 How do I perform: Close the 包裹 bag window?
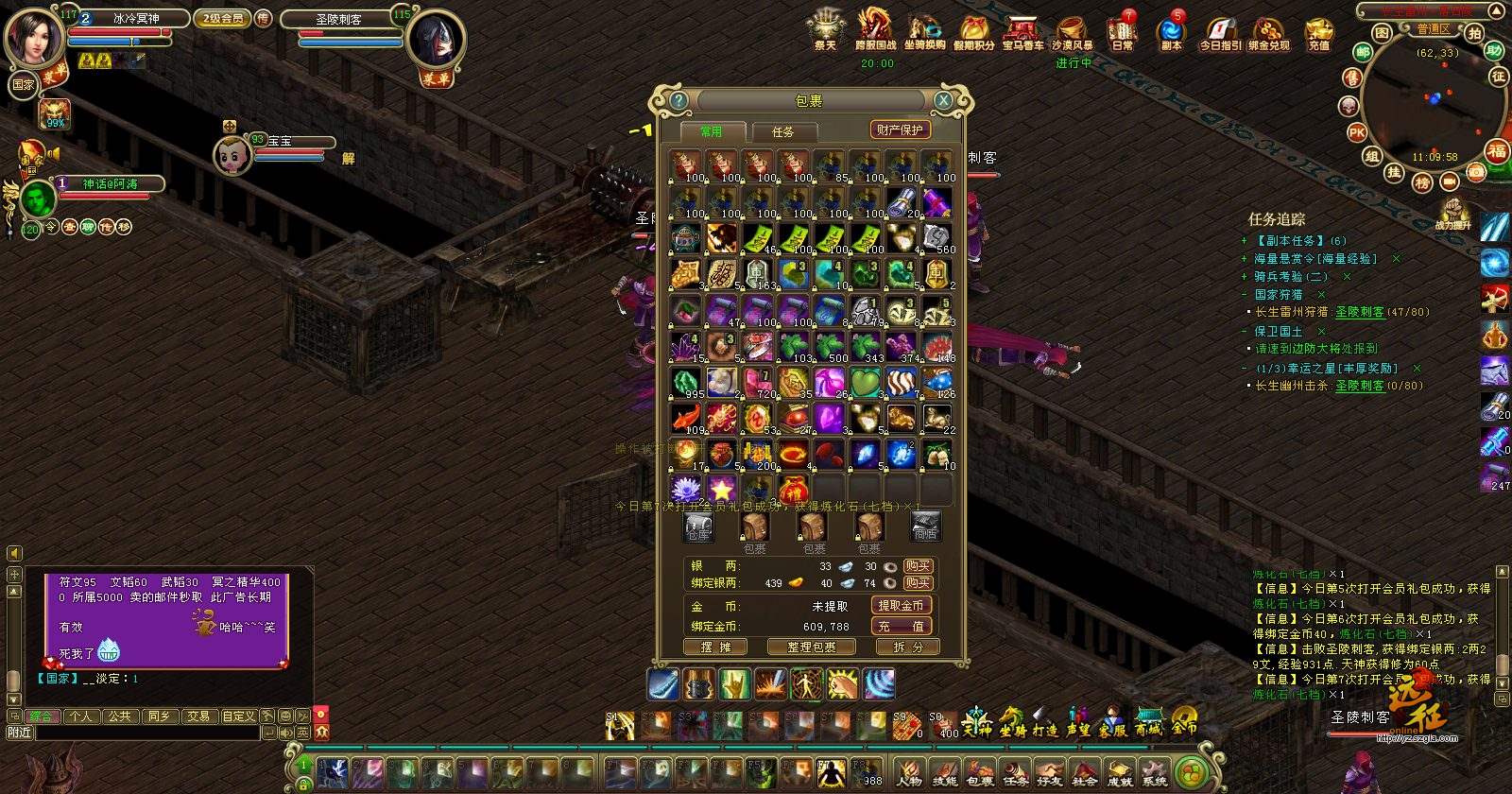943,100
